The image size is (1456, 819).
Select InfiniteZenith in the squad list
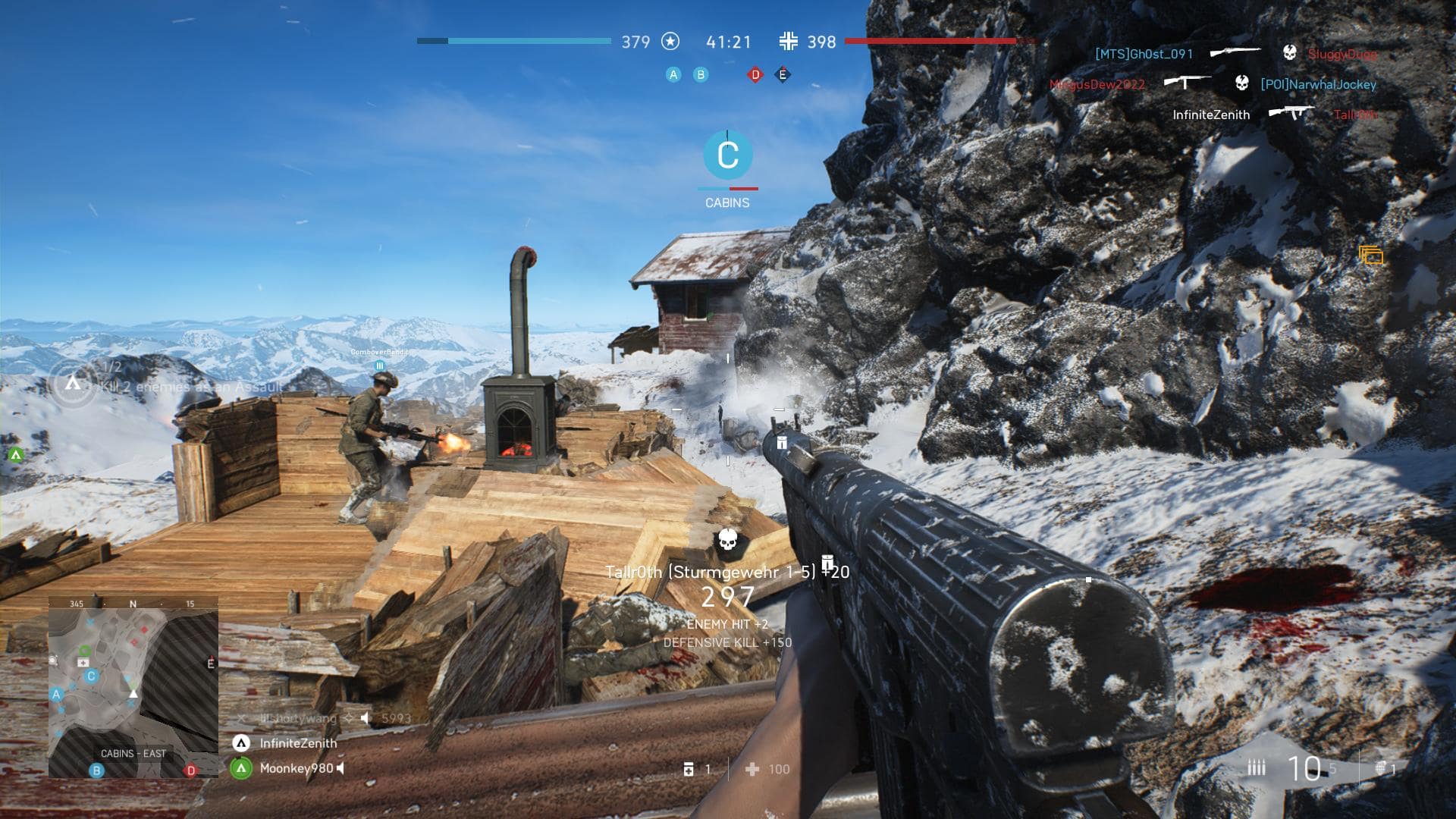pos(298,743)
